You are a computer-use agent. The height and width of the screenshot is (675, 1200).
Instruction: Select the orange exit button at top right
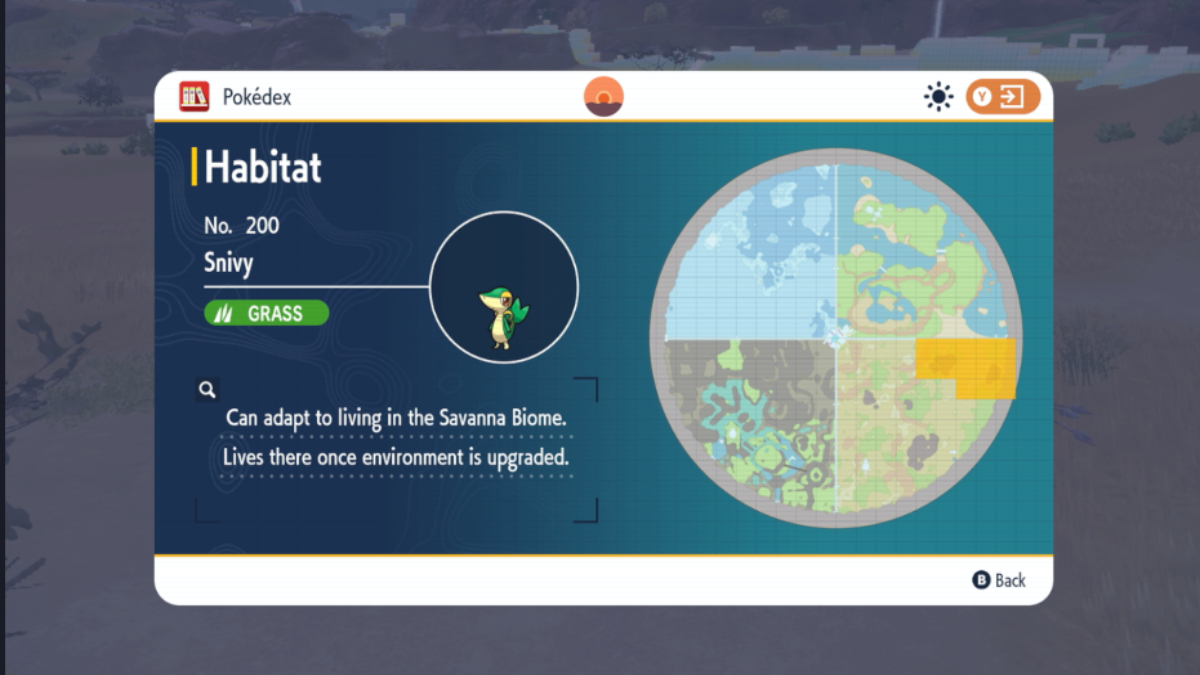(x=1002, y=97)
